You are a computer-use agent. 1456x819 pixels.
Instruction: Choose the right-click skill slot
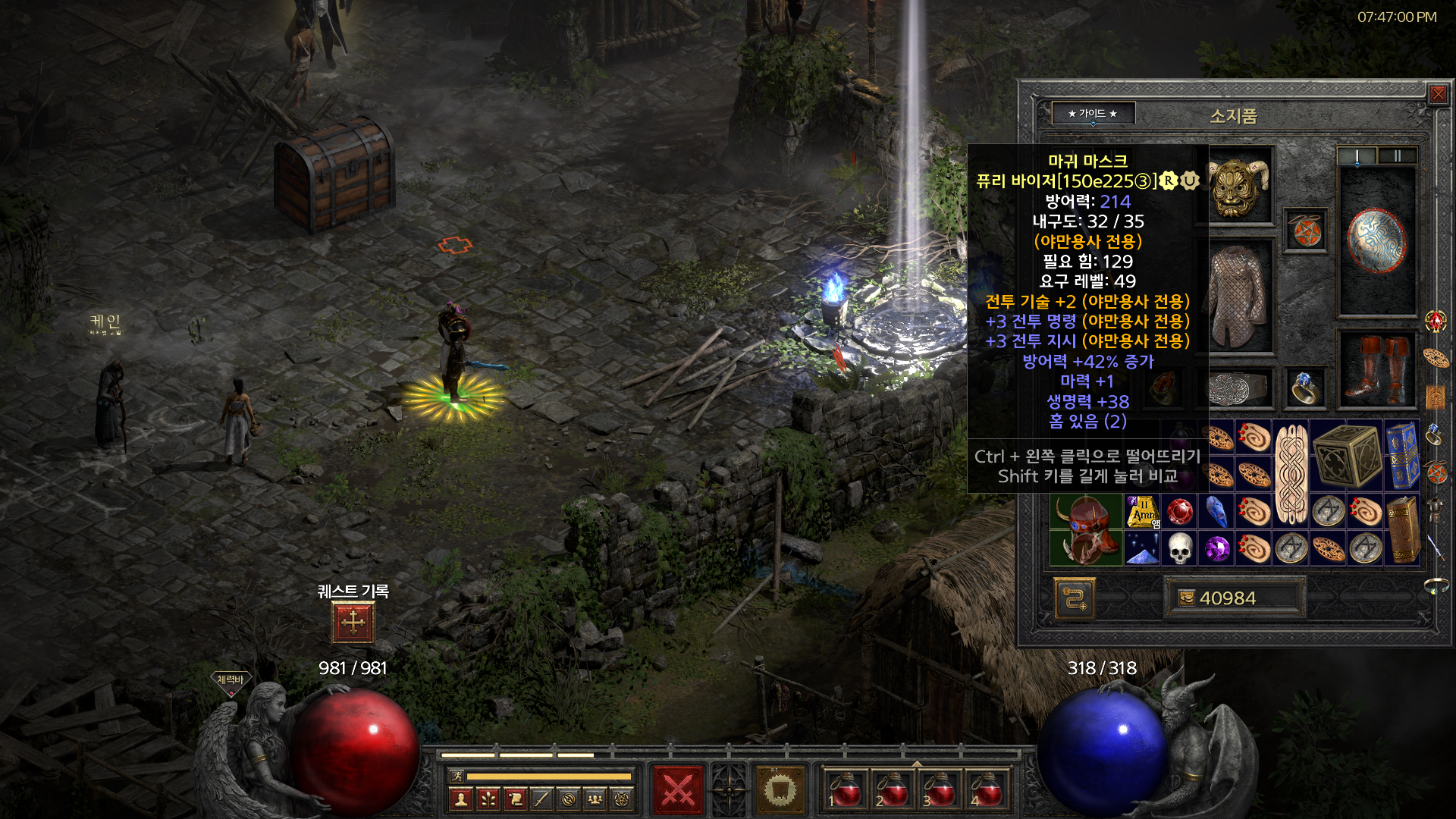point(780,791)
